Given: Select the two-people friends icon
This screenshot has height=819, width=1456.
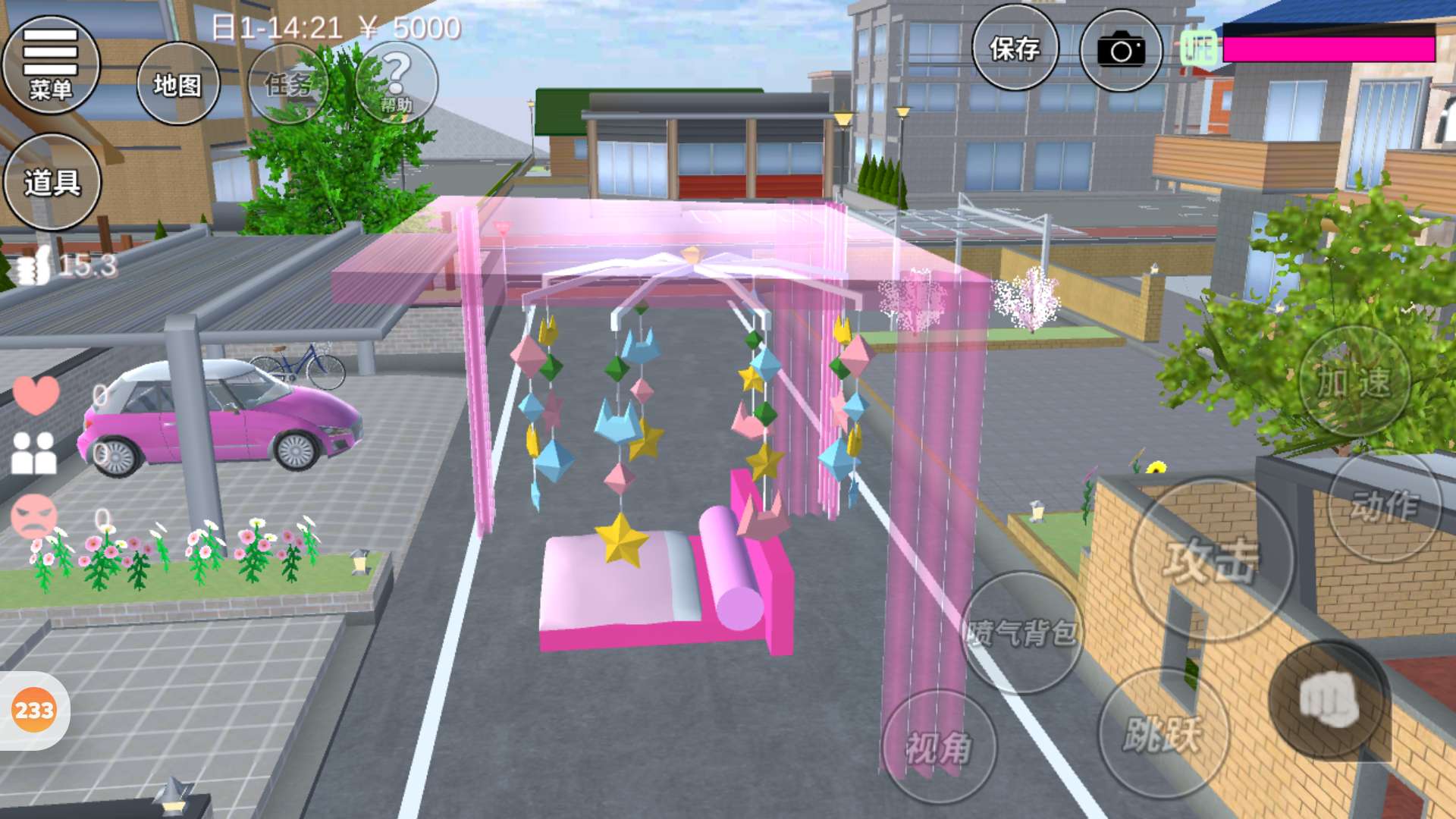Looking at the screenshot, I should [x=34, y=453].
